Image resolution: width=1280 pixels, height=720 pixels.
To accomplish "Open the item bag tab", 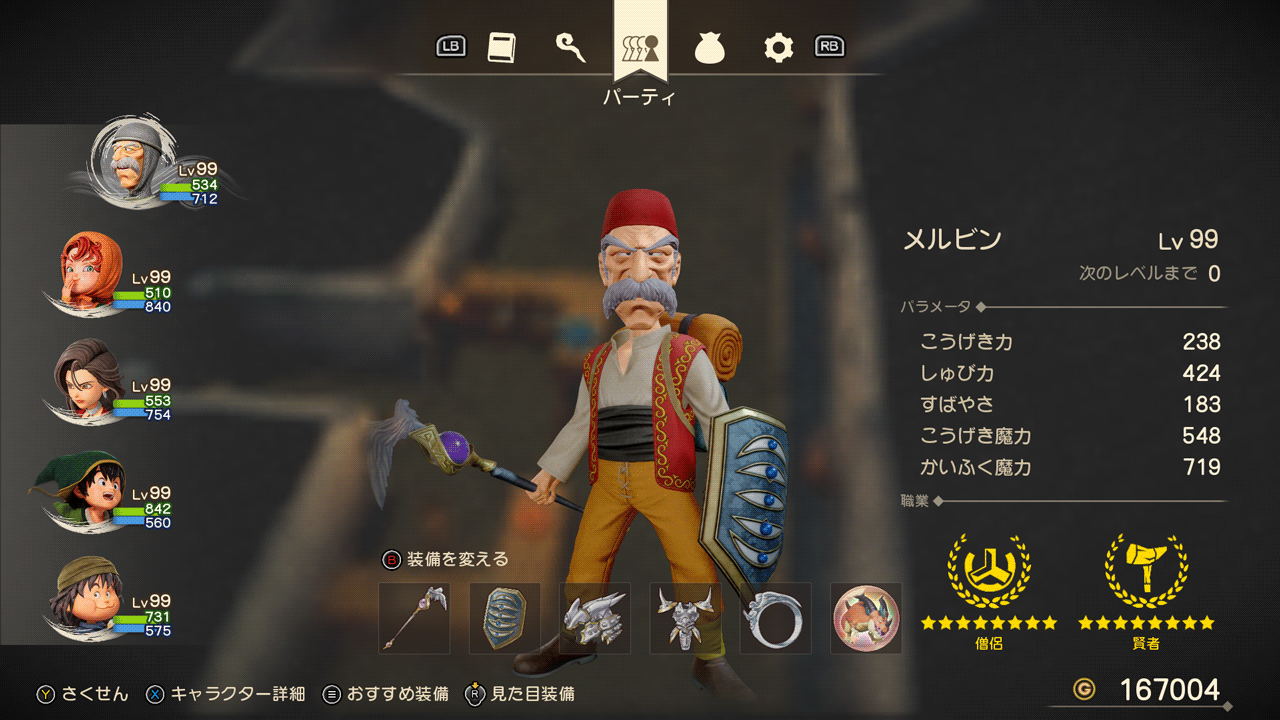I will click(x=710, y=47).
